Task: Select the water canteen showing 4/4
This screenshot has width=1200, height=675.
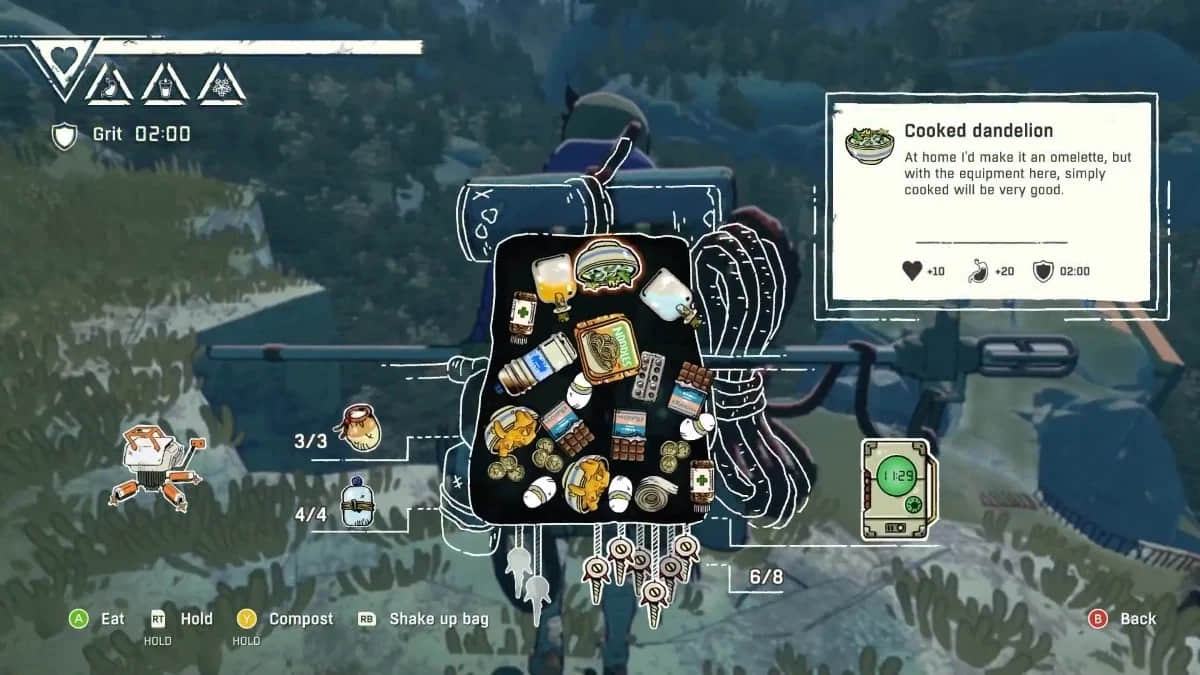Action: point(357,503)
